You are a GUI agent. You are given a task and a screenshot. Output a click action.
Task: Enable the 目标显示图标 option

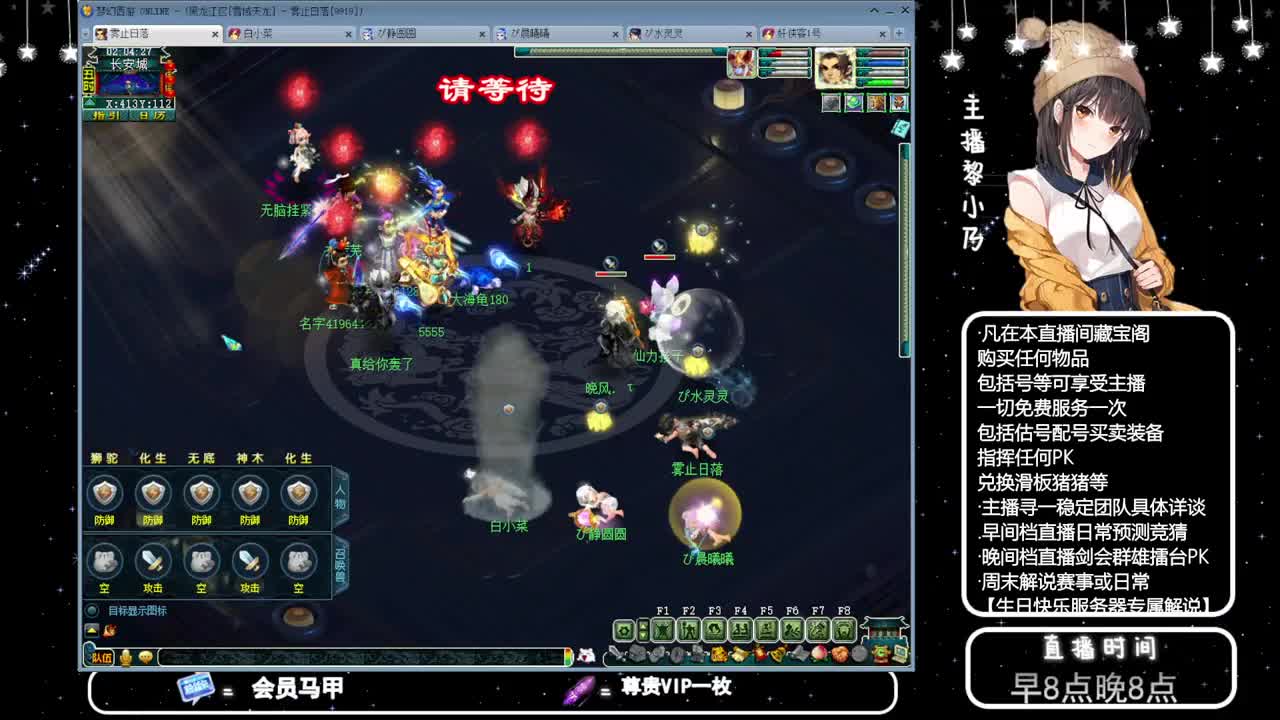pyautogui.click(x=91, y=613)
